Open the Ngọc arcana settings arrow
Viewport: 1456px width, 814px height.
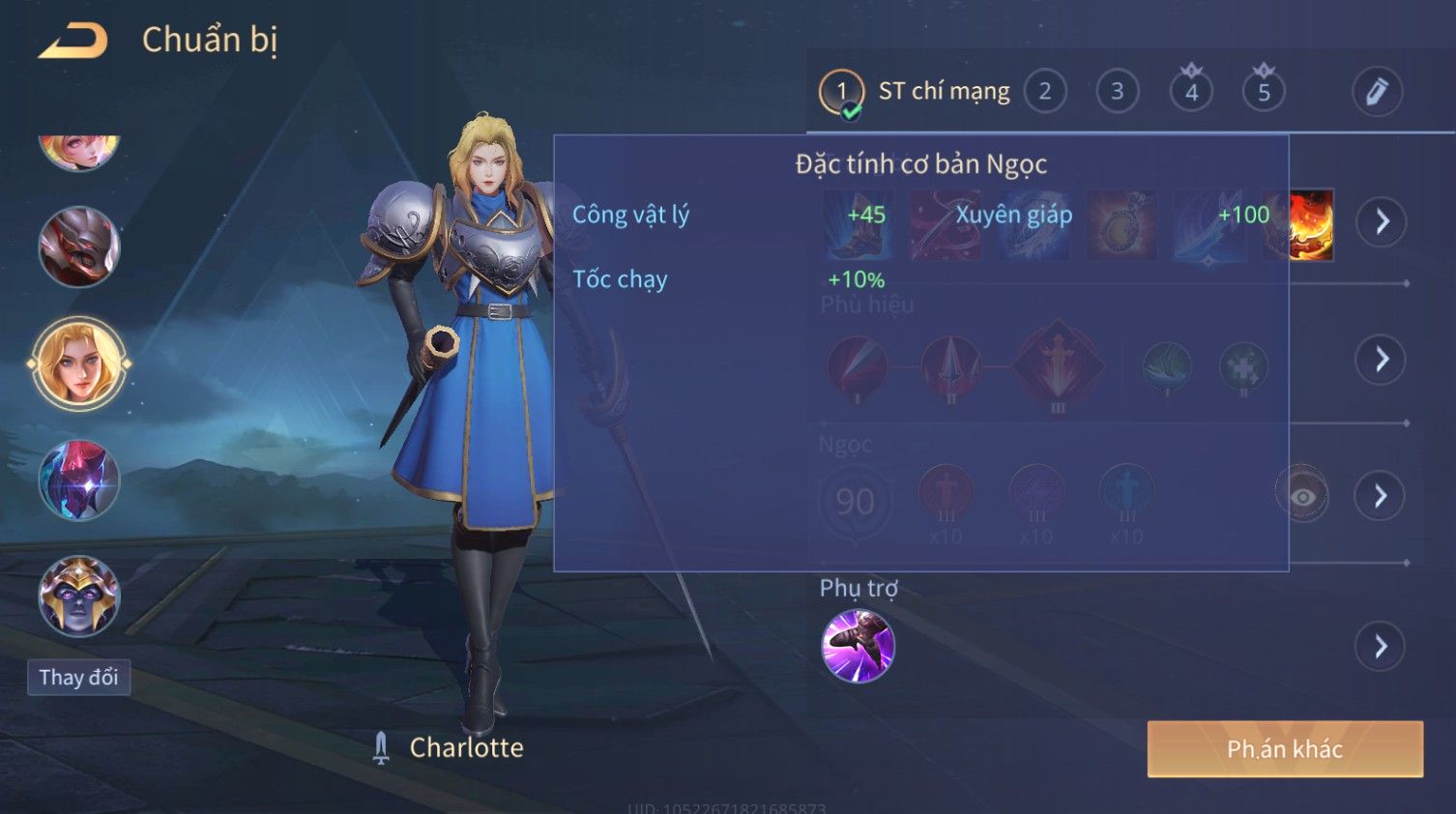coord(1381,496)
